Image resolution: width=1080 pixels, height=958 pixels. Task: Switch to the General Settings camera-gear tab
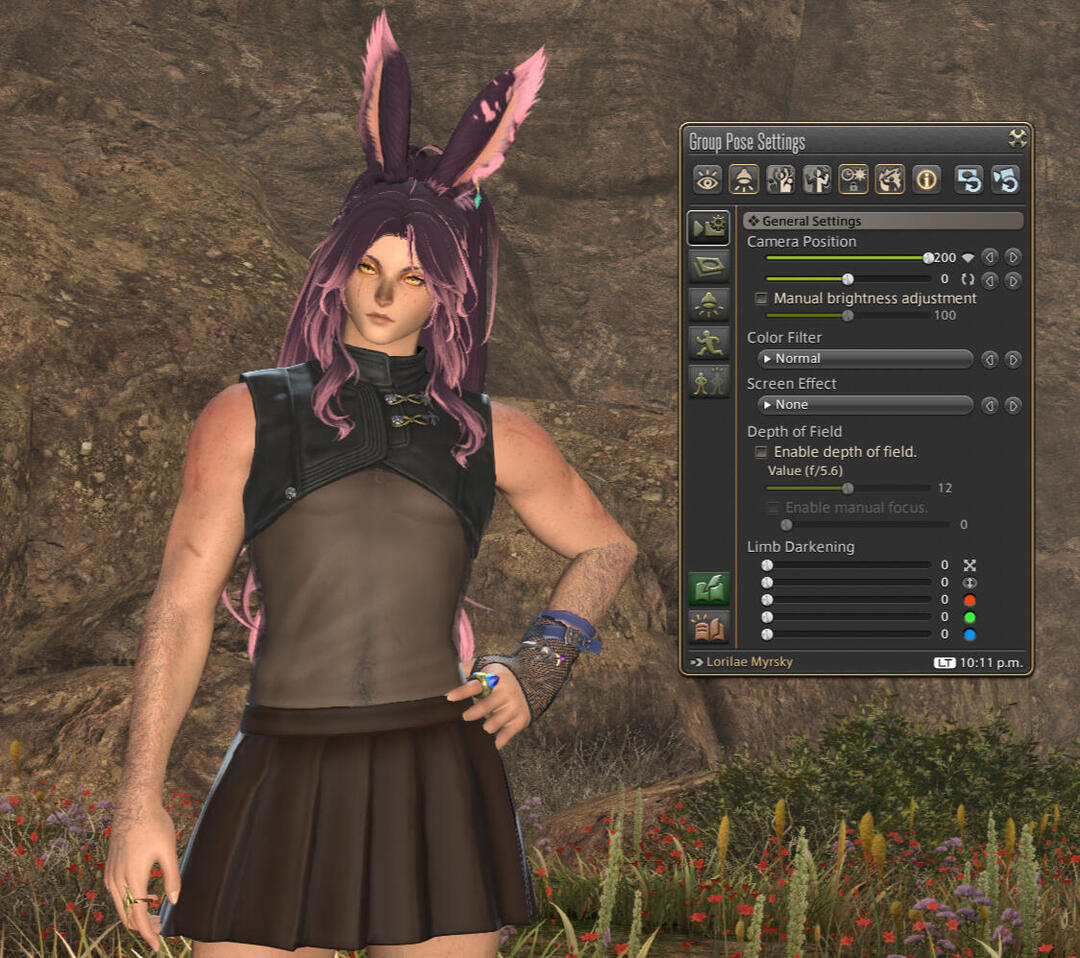(x=708, y=229)
